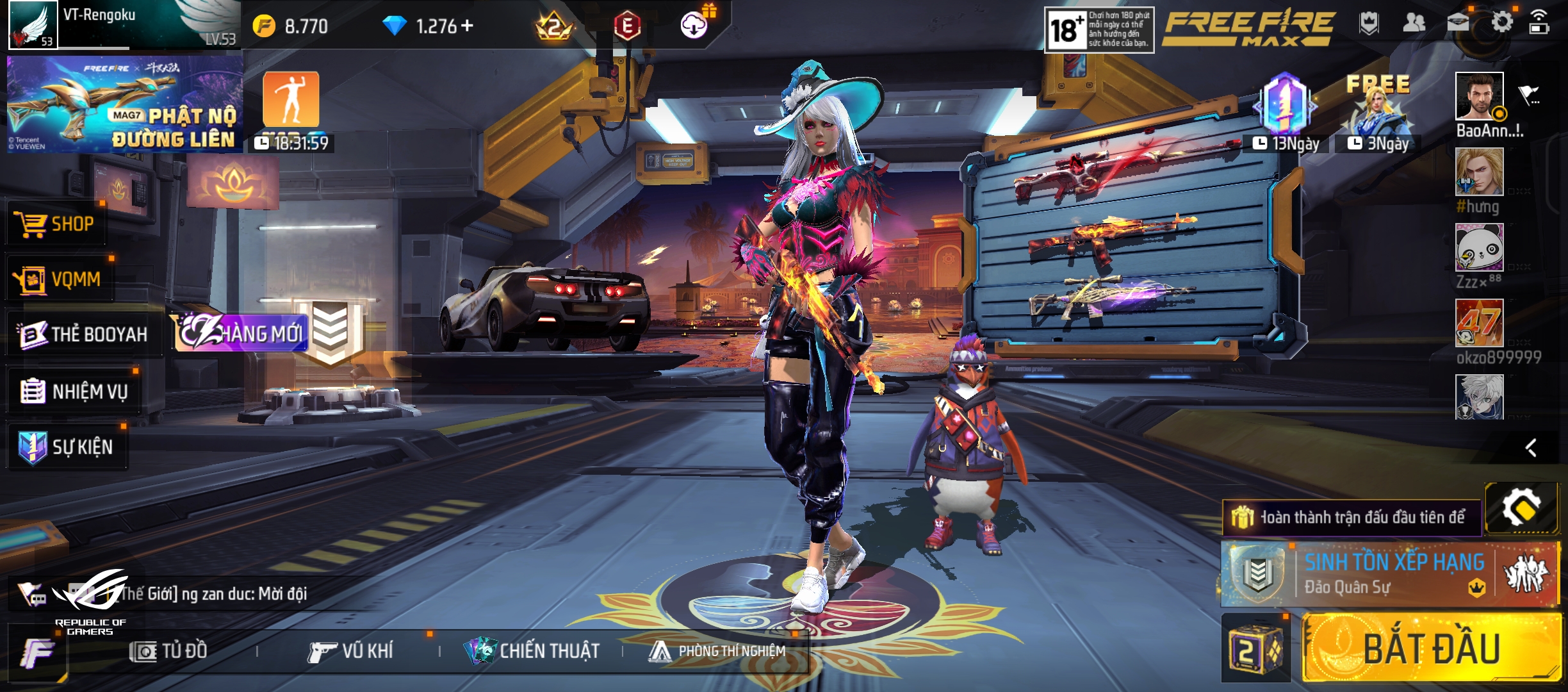Open the settings gear icon
1568x692 pixels.
1501,23
